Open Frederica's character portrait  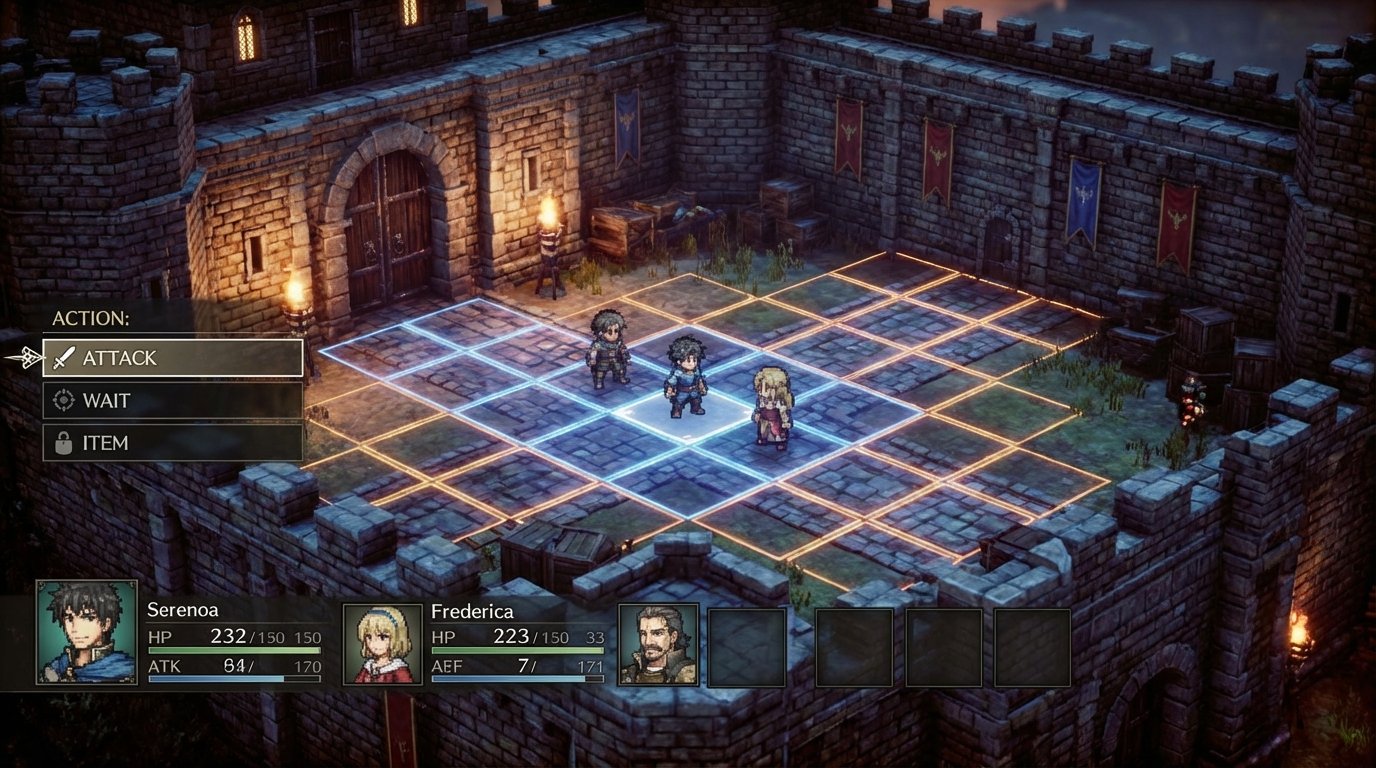click(385, 644)
